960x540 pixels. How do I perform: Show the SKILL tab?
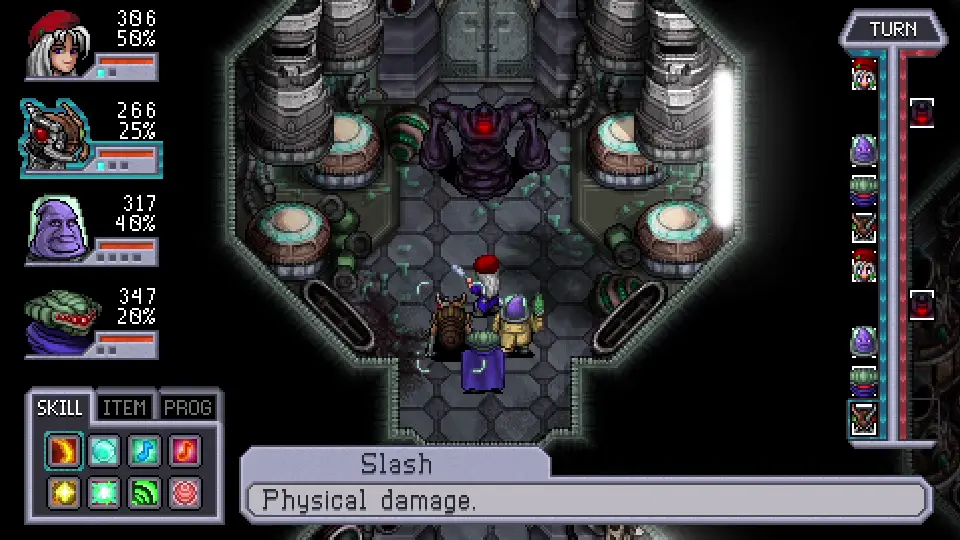[61, 408]
